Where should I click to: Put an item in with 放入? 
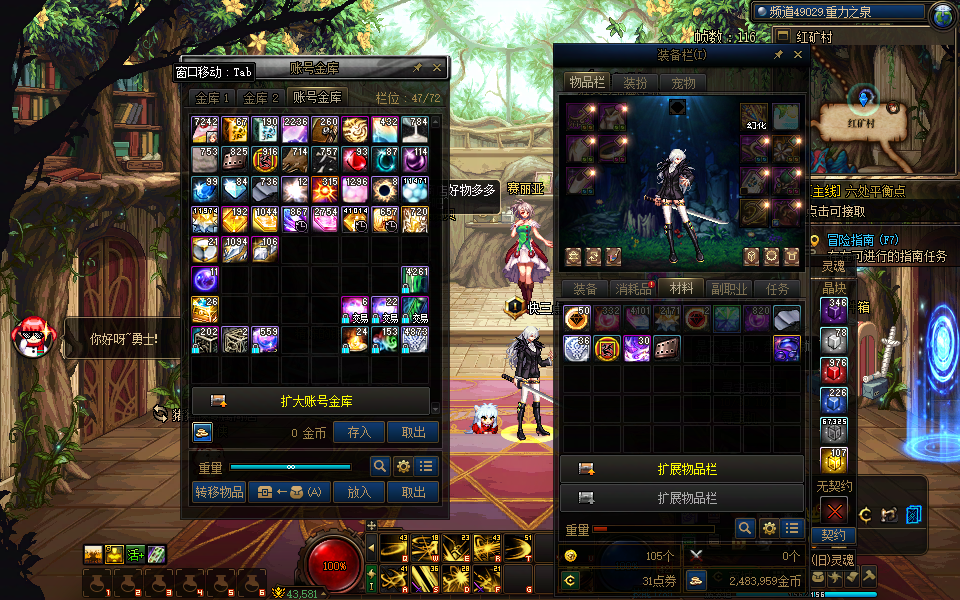[x=359, y=491]
